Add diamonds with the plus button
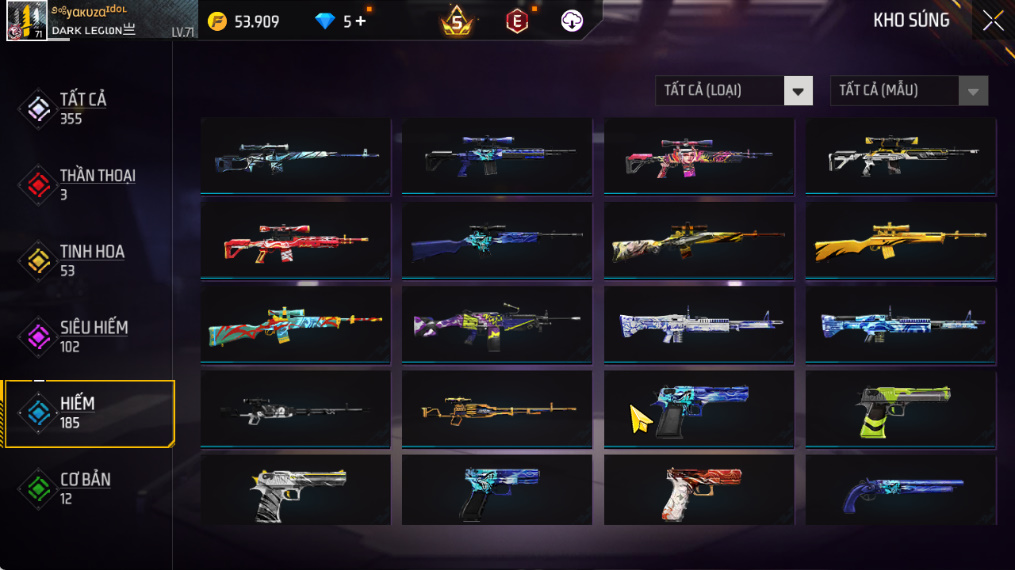 pyautogui.click(x=361, y=21)
